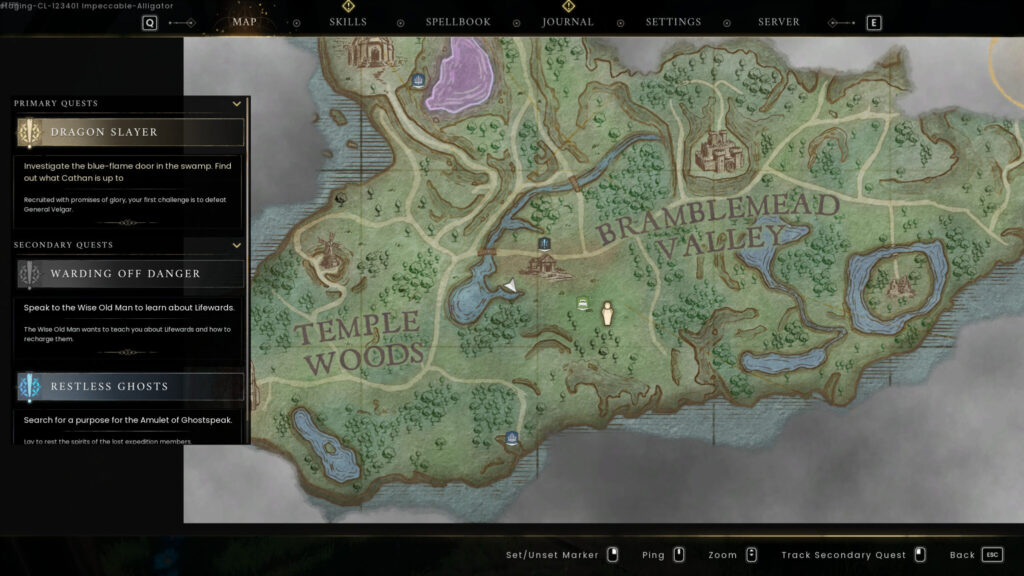Collapse the Secondary Quests section
The image size is (1024, 576).
[237, 245]
